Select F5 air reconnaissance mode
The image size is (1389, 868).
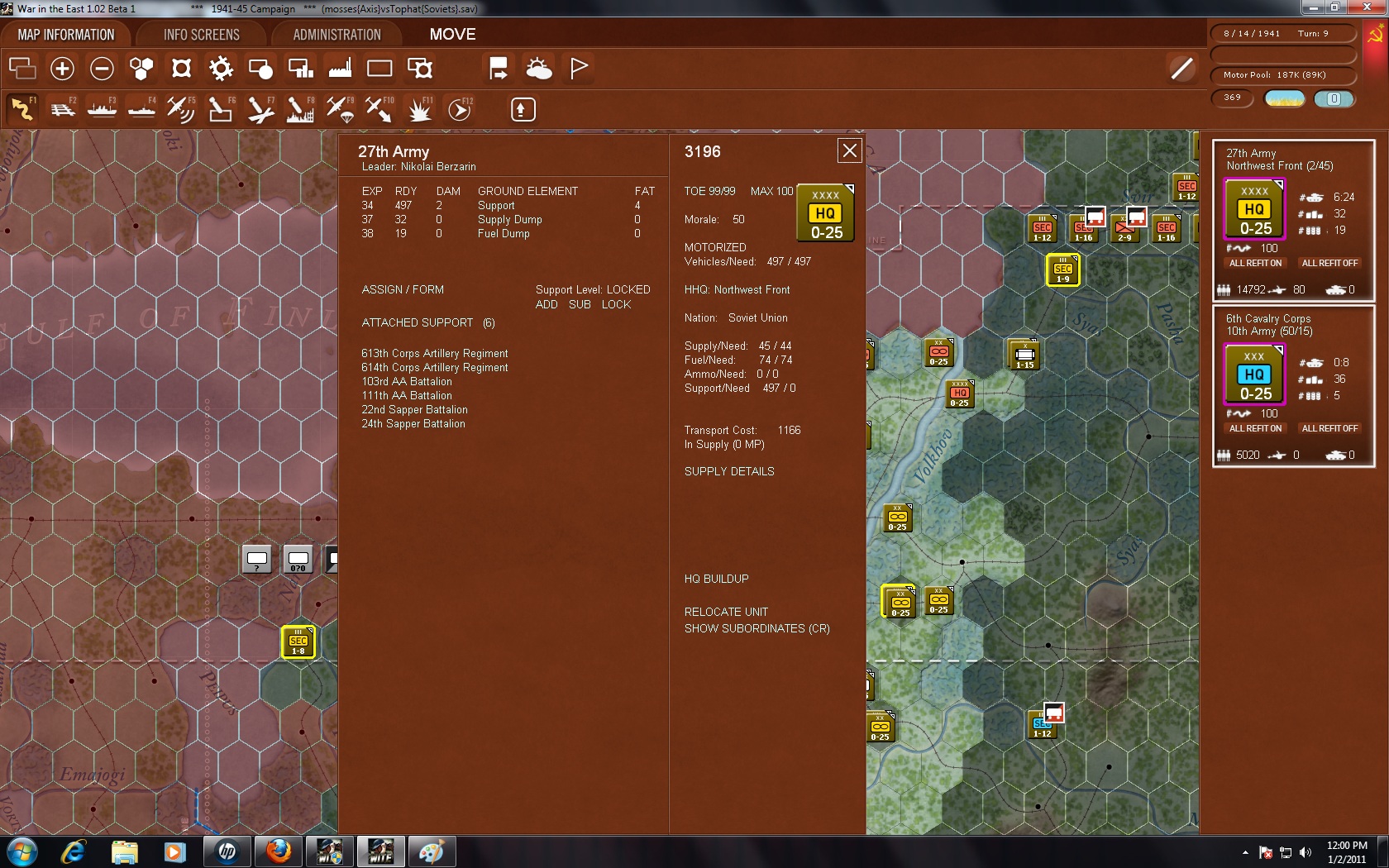(x=181, y=108)
